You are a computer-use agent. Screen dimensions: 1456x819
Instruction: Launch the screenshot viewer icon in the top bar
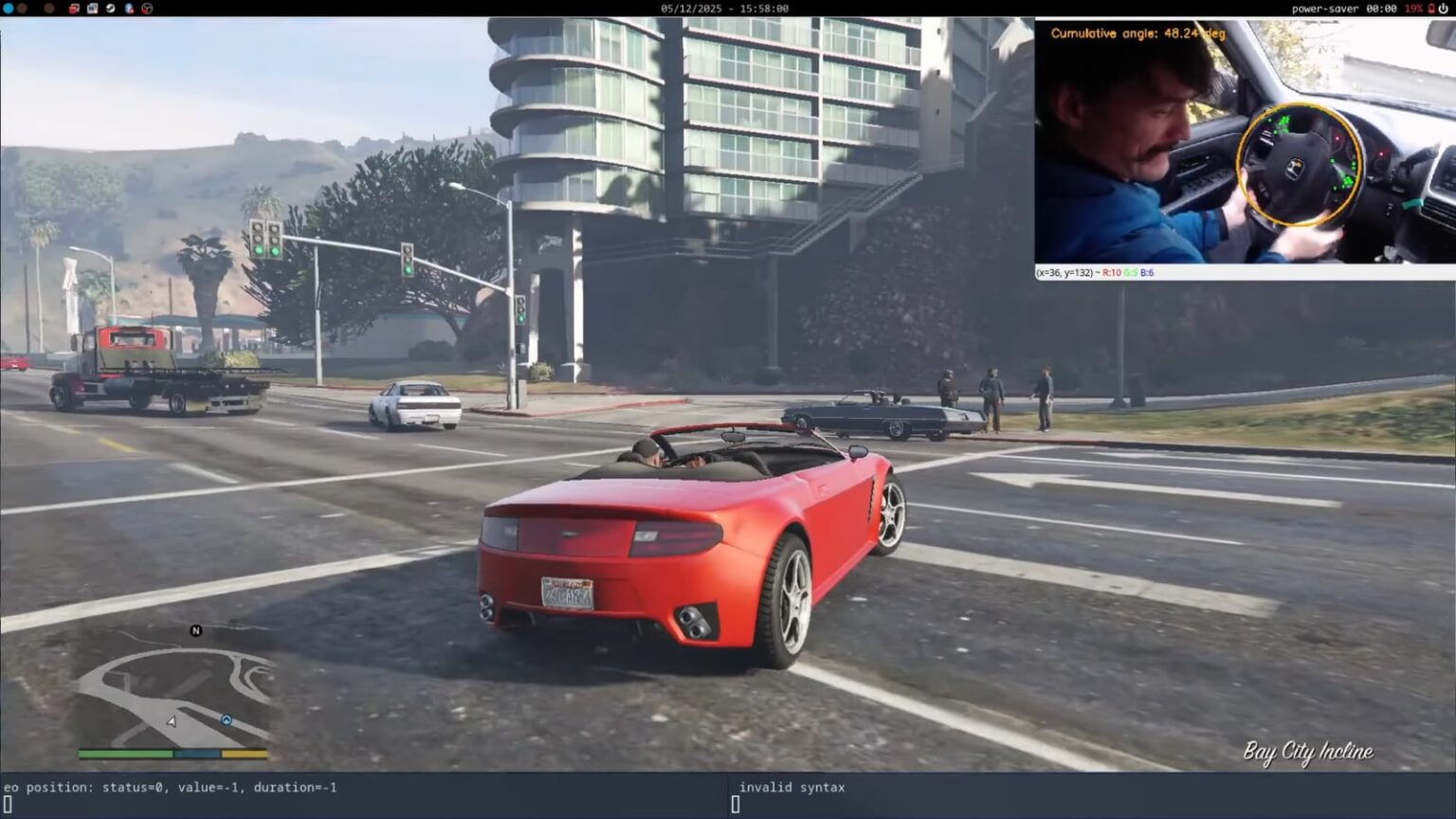(92, 8)
